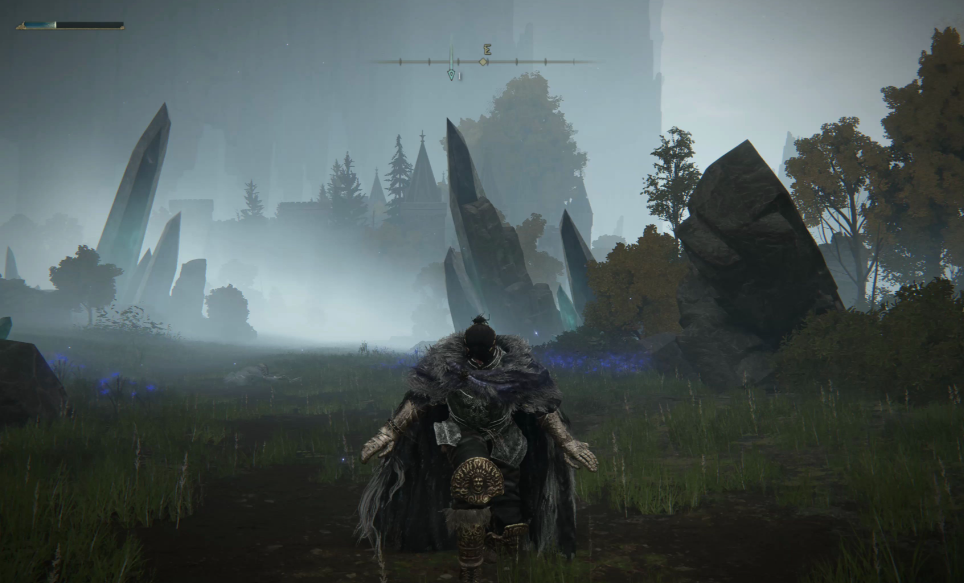964x583 pixels.
Task: Click the blue waypoint marker on the compass
Action: [x=452, y=73]
